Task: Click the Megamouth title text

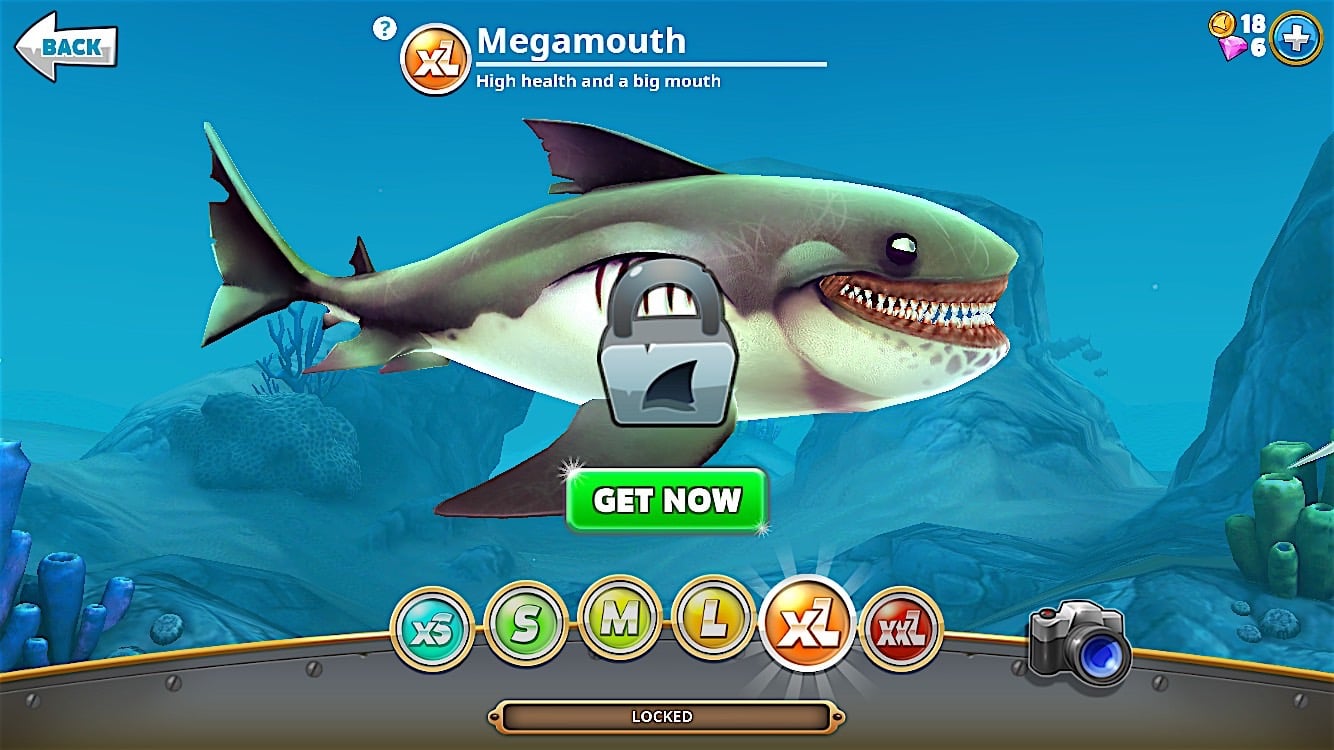Action: coord(580,42)
